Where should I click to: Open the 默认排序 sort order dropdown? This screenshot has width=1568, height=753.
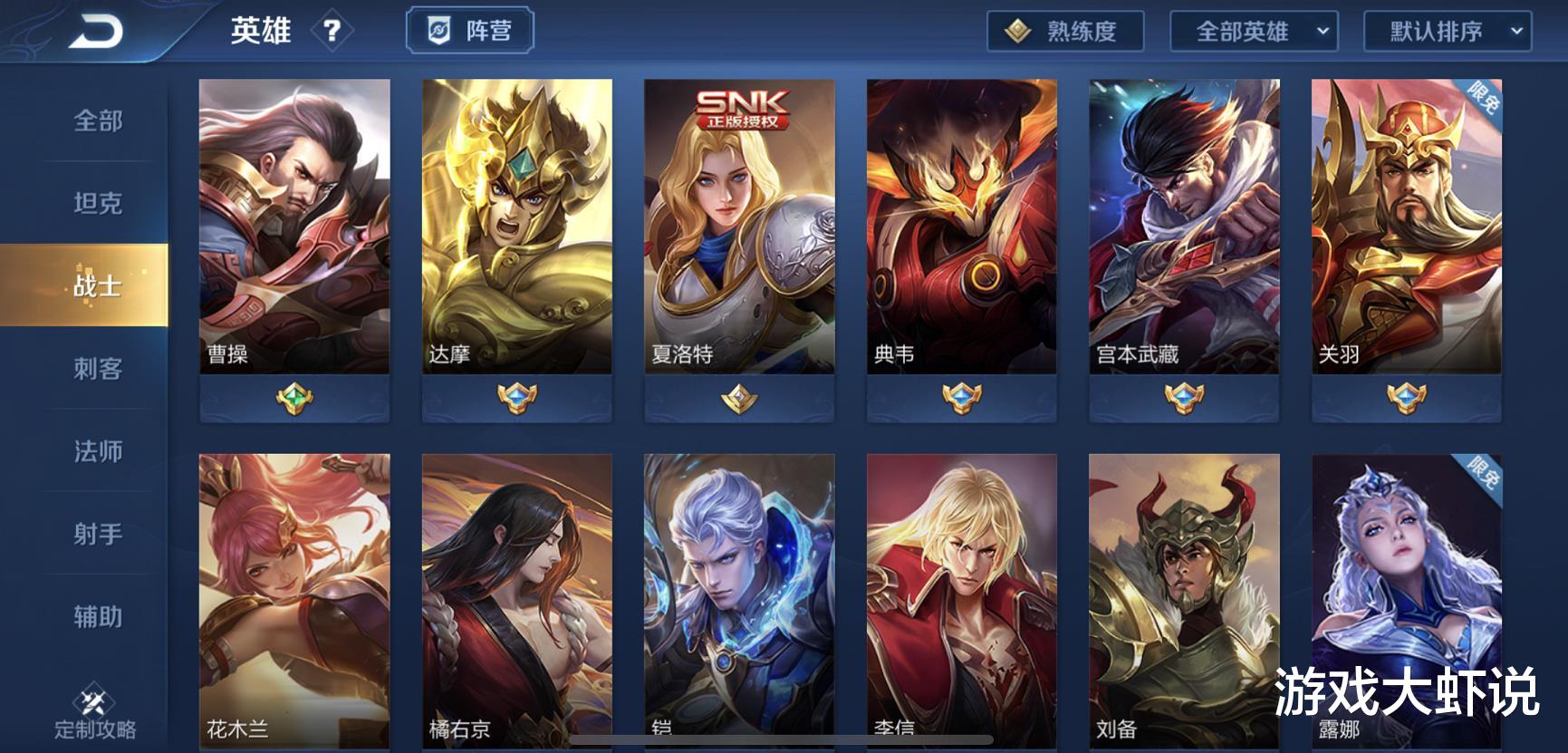tap(1446, 30)
